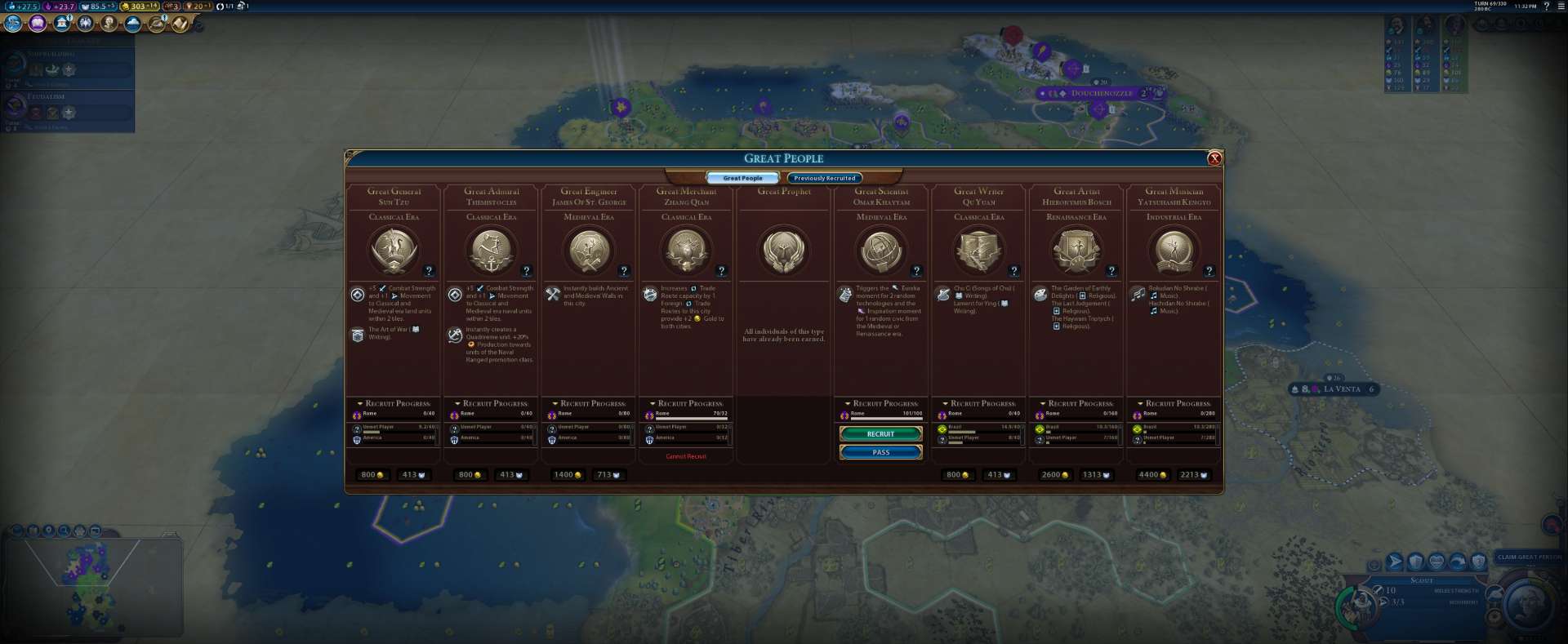Buy Yatsuhashi Kengyo with 2213 faith
1568x644 pixels.
coord(1193,474)
